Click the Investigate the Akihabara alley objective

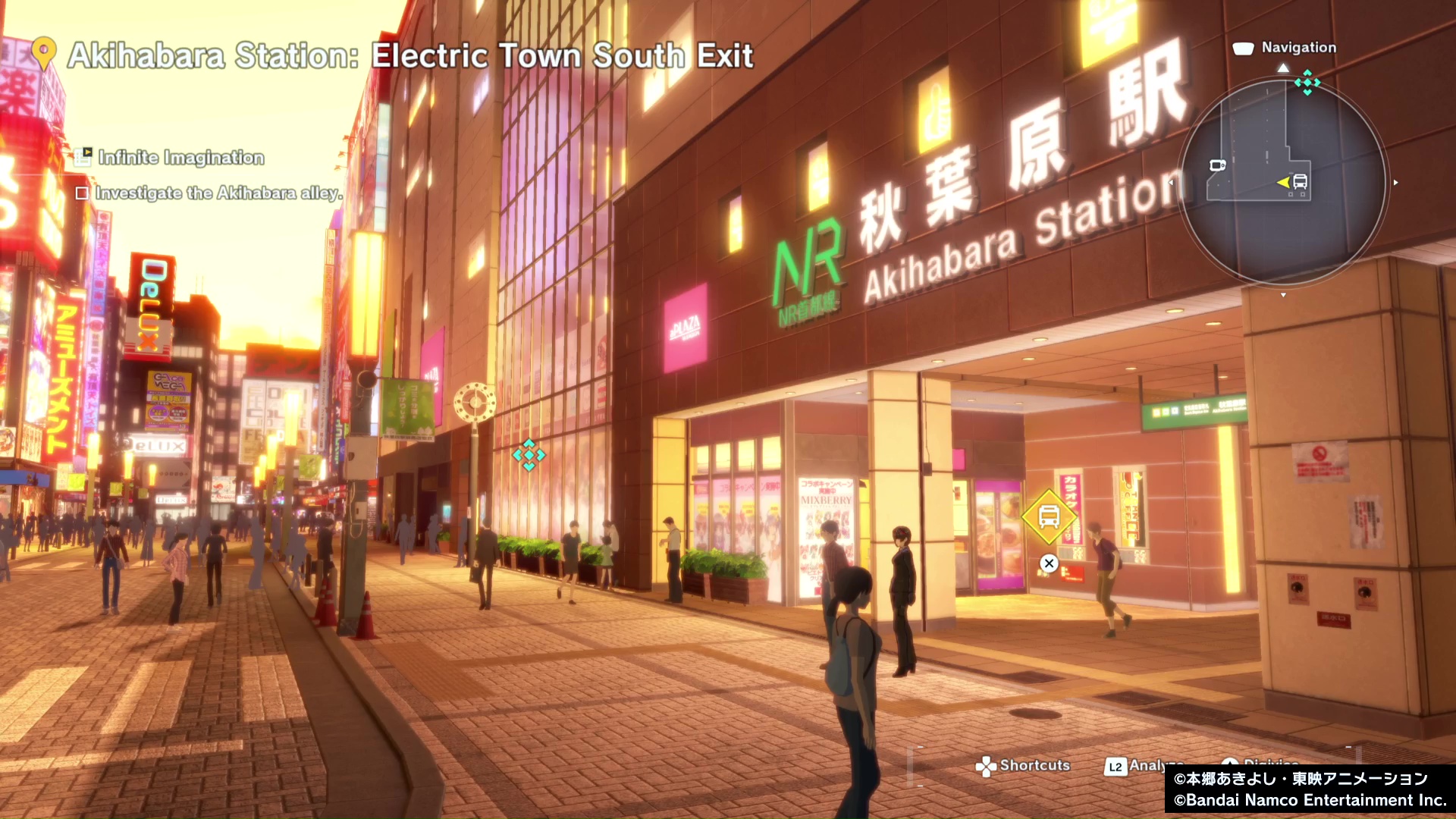(x=218, y=193)
